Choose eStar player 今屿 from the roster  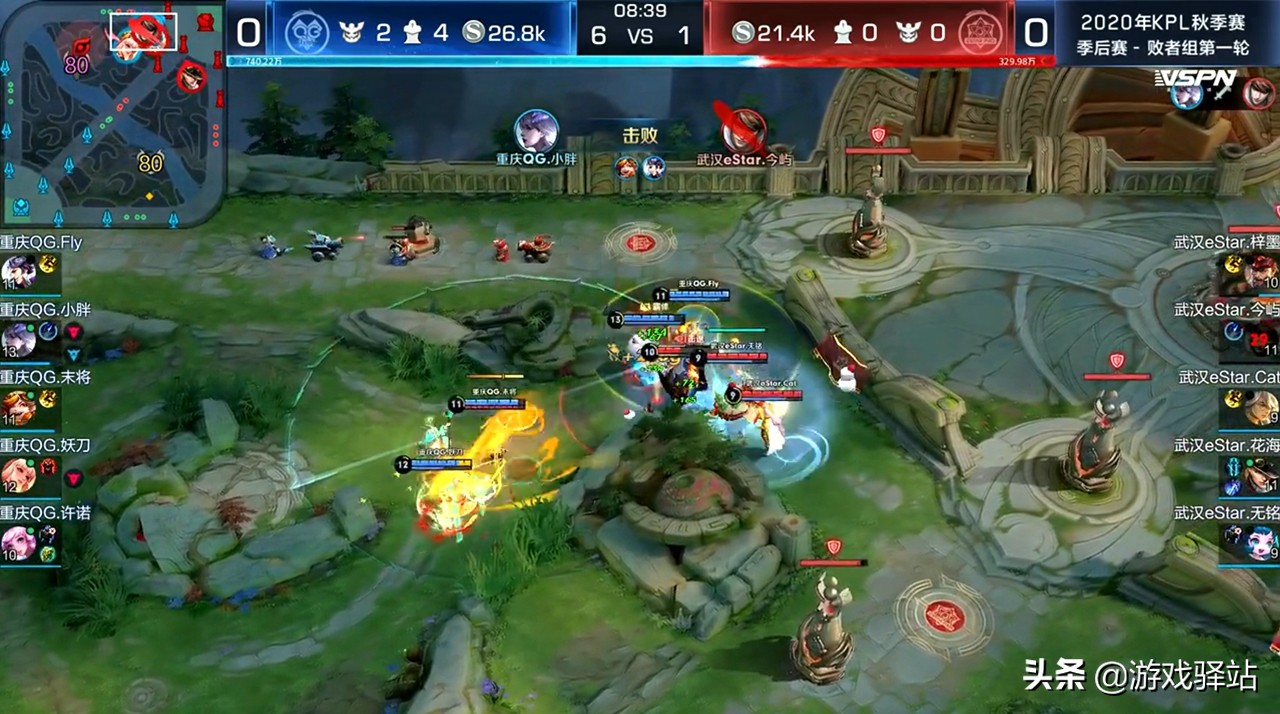[1261, 340]
